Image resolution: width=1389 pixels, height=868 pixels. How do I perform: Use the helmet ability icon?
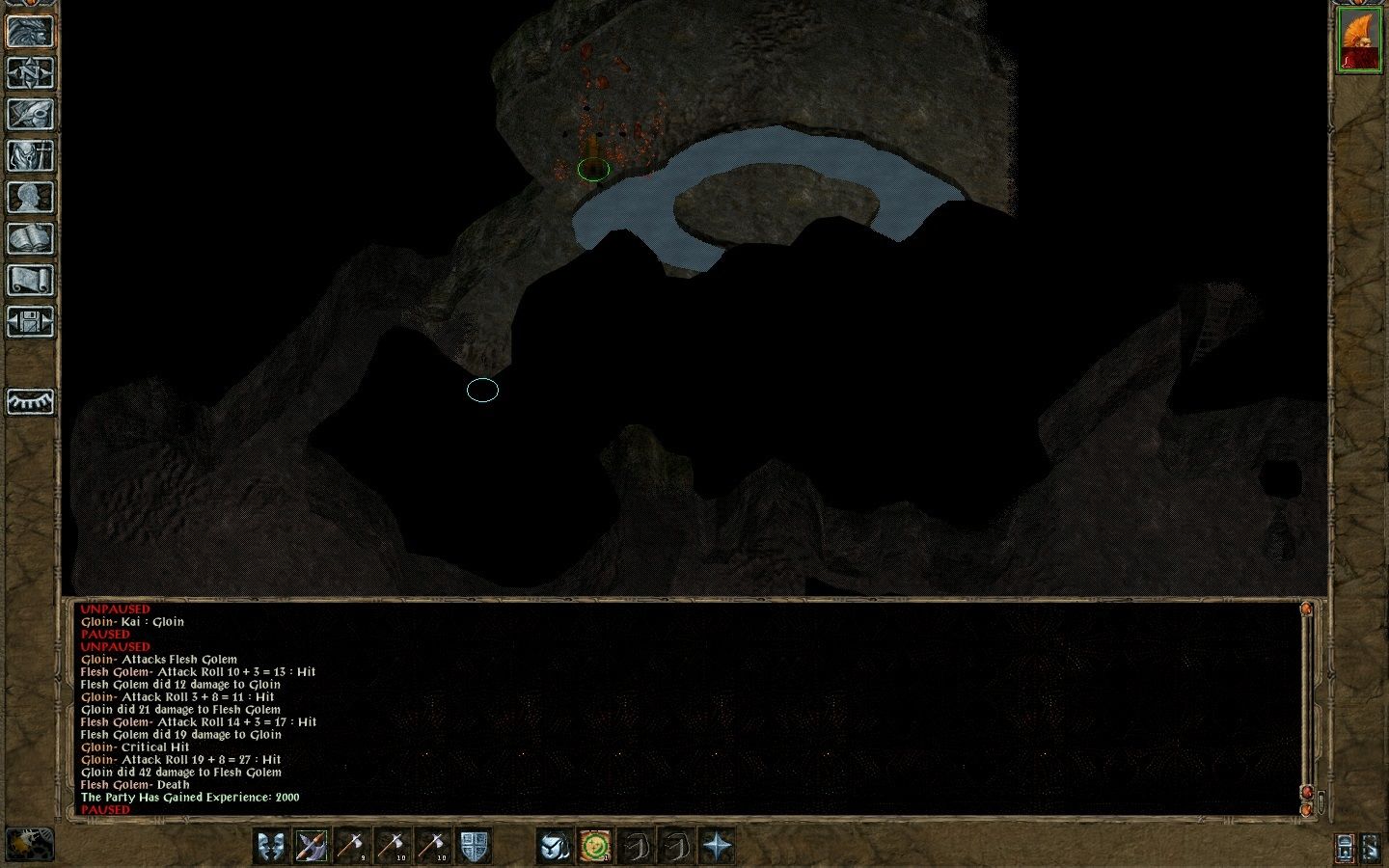[x=554, y=846]
